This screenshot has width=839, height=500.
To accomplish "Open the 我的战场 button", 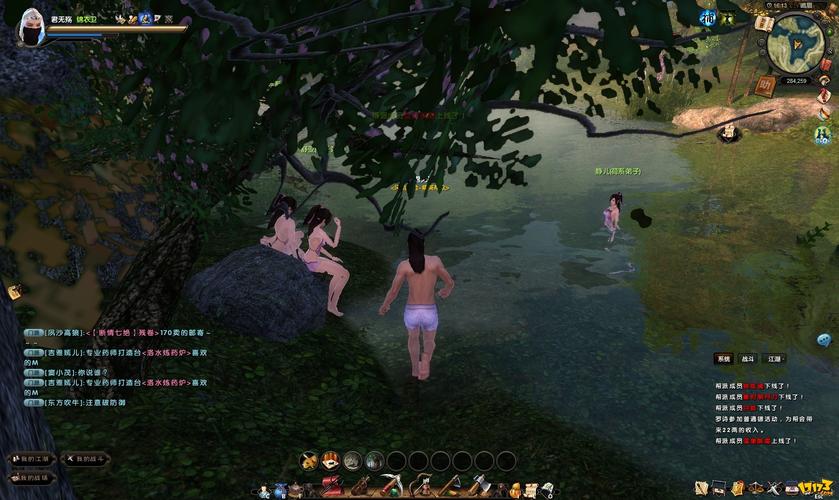I will pyautogui.click(x=30, y=478).
